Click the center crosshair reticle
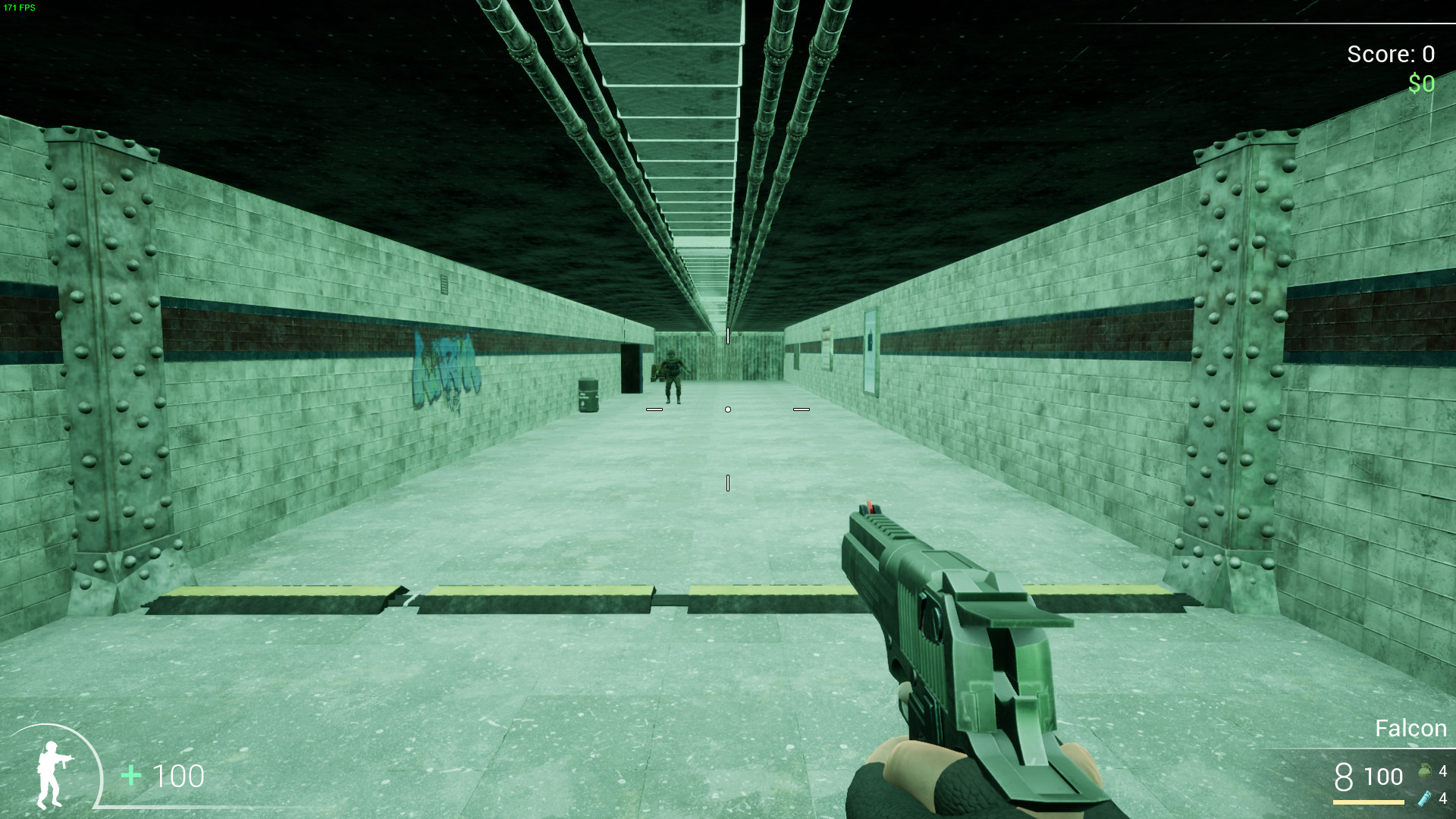The height and width of the screenshot is (819, 1456). point(728,408)
